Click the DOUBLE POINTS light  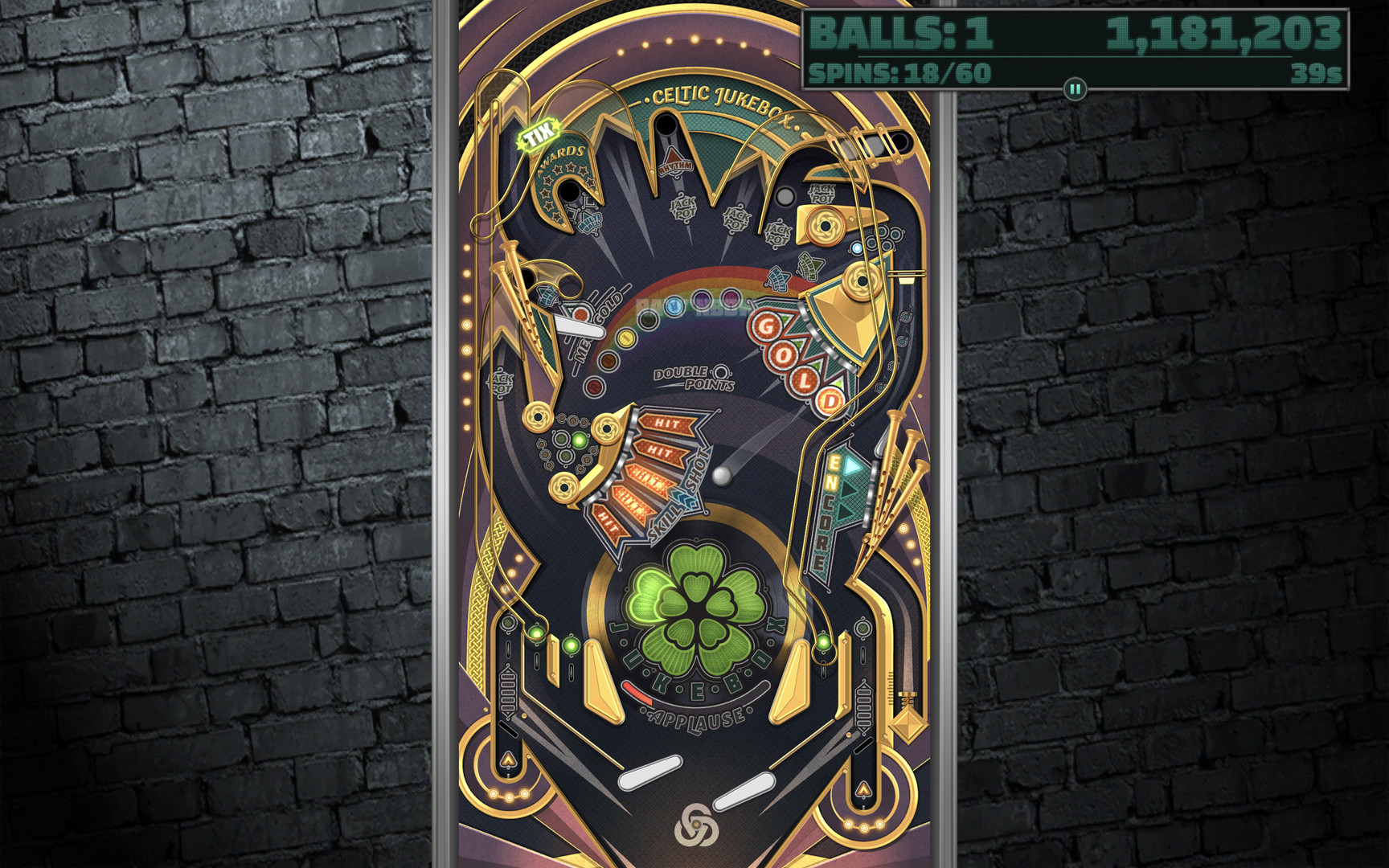click(x=721, y=372)
